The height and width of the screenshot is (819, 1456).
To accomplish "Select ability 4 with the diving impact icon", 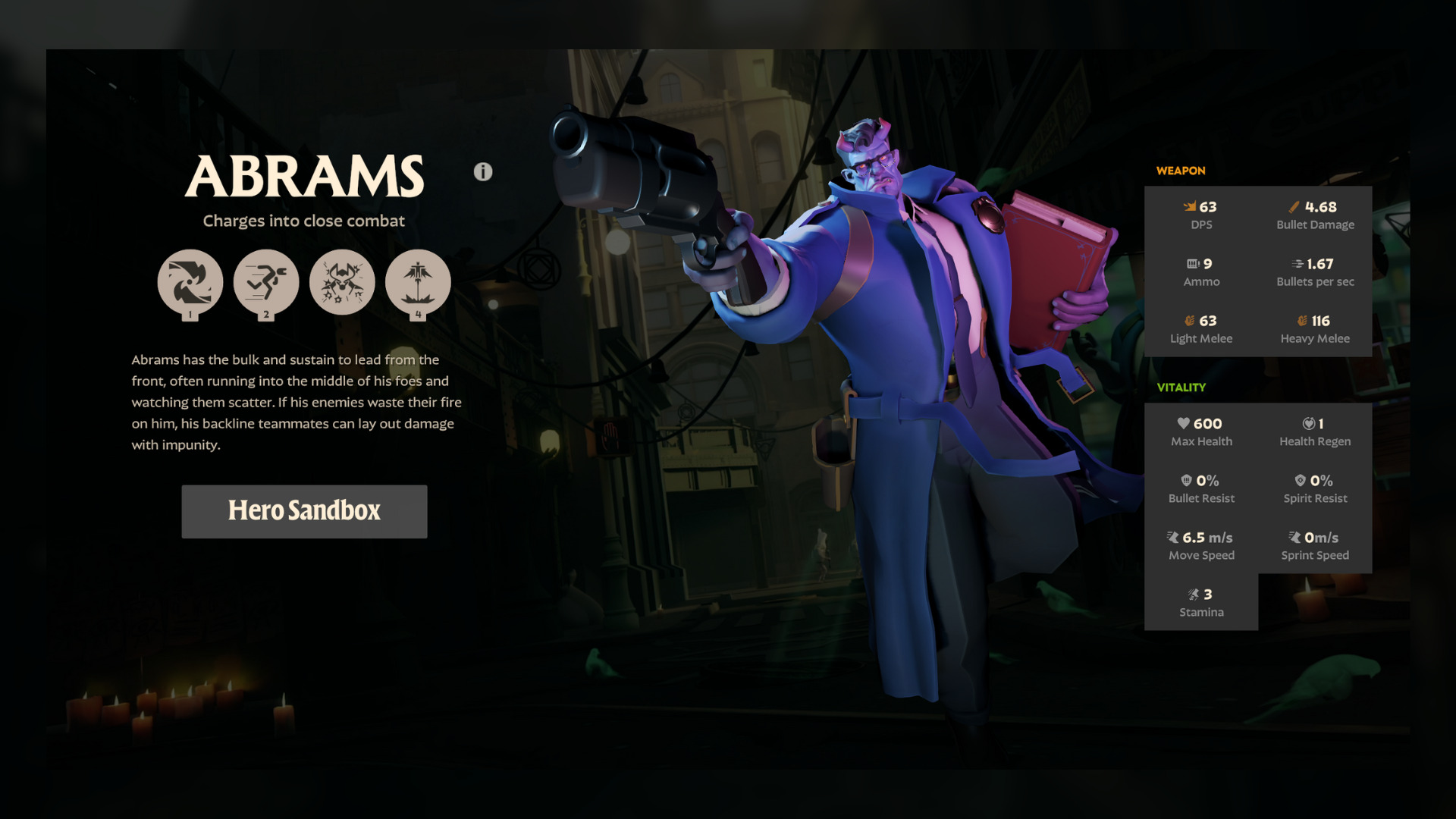I will point(418,282).
